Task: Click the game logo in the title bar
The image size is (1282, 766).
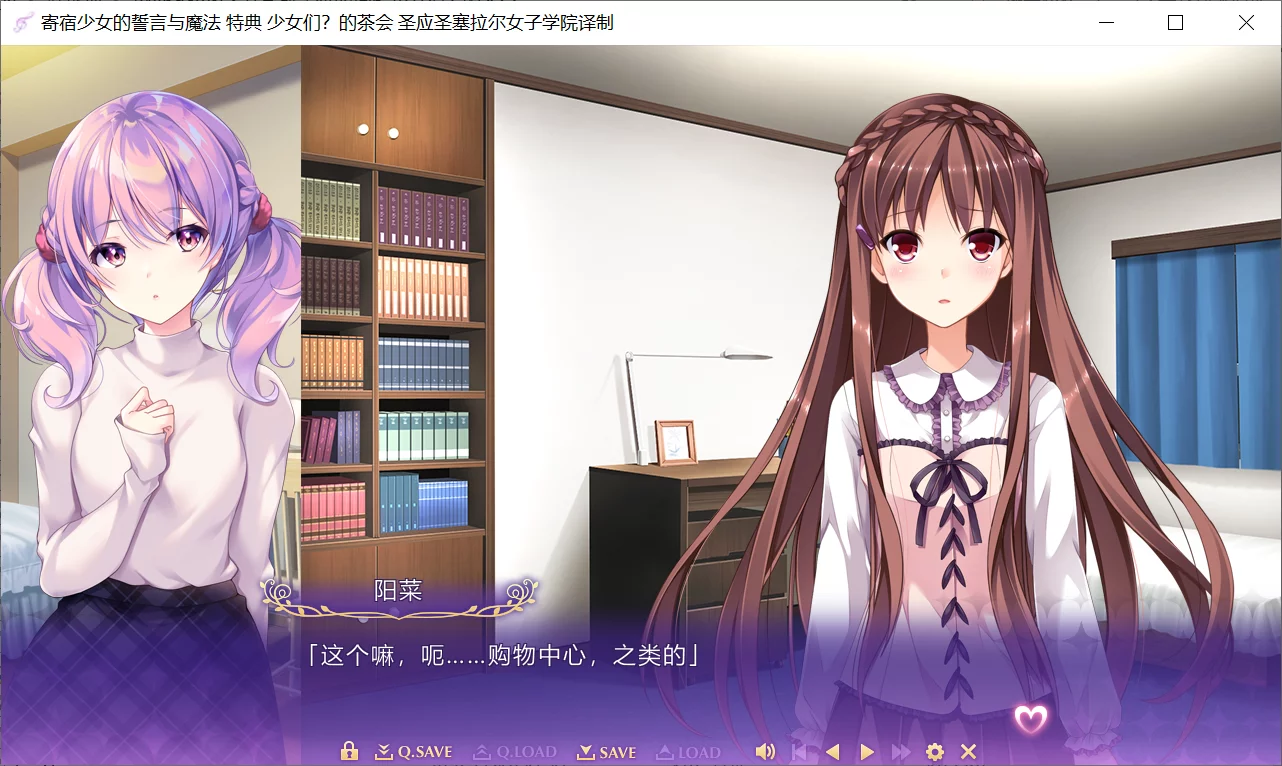Action: coord(21,22)
